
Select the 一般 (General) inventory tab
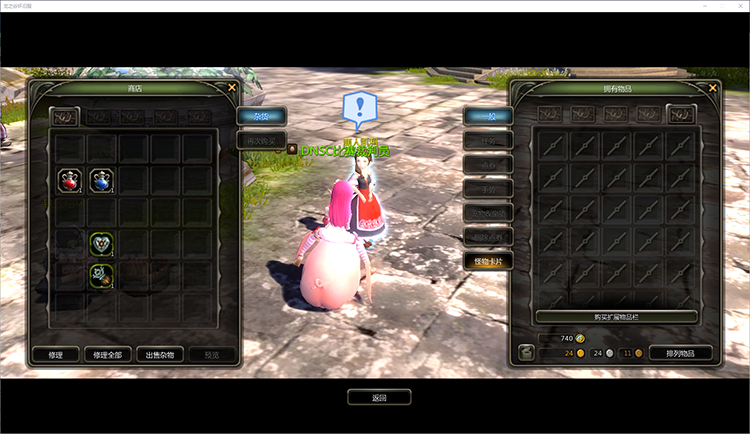point(488,117)
